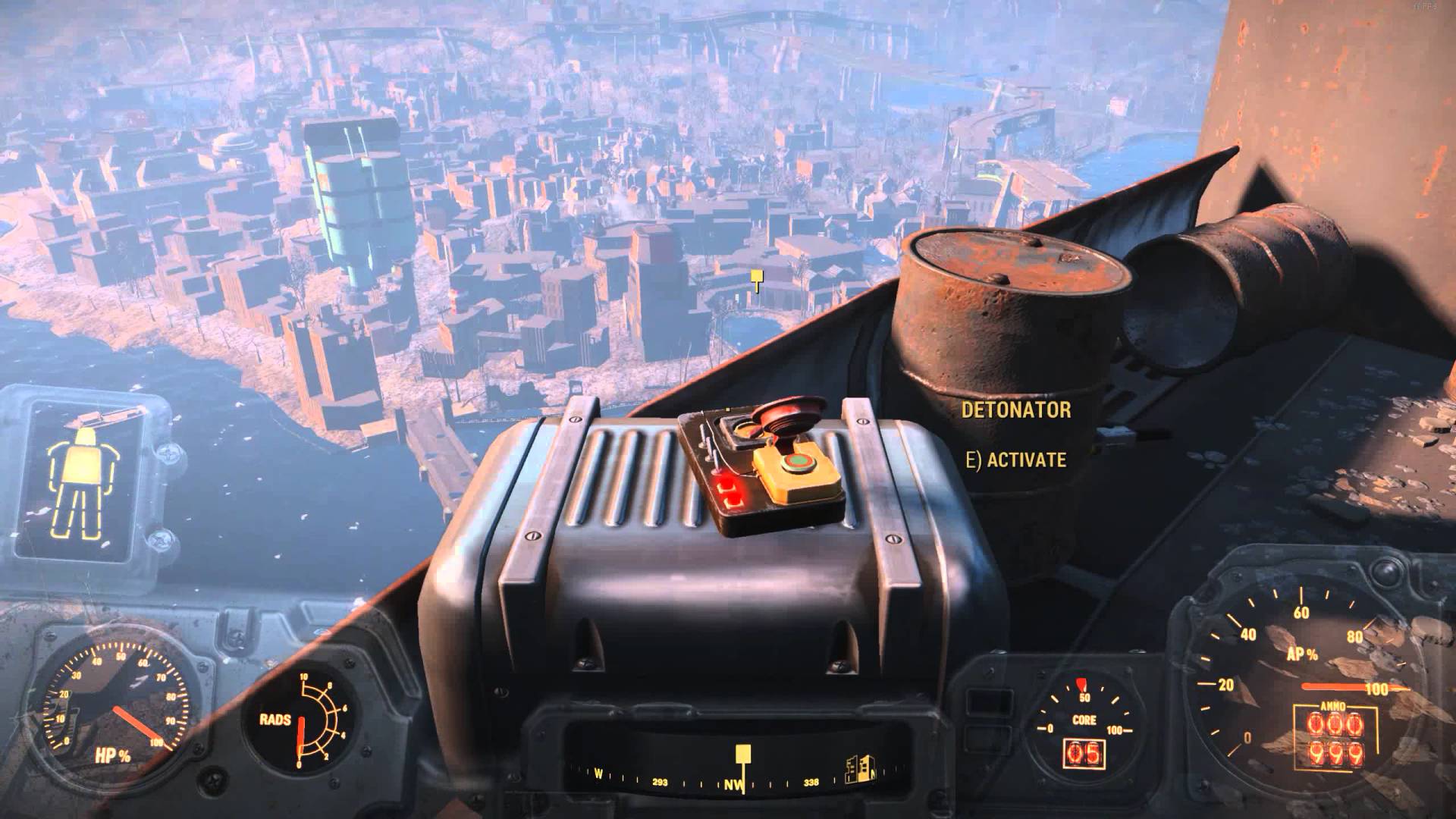The image size is (1456, 819).
Task: Select the city buildings location icon on compass
Action: point(858,769)
